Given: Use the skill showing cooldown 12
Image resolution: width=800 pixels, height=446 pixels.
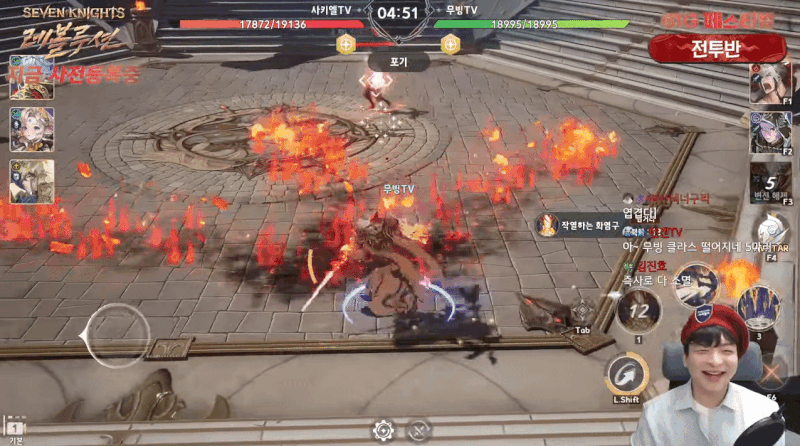Looking at the screenshot, I should pos(637,311).
